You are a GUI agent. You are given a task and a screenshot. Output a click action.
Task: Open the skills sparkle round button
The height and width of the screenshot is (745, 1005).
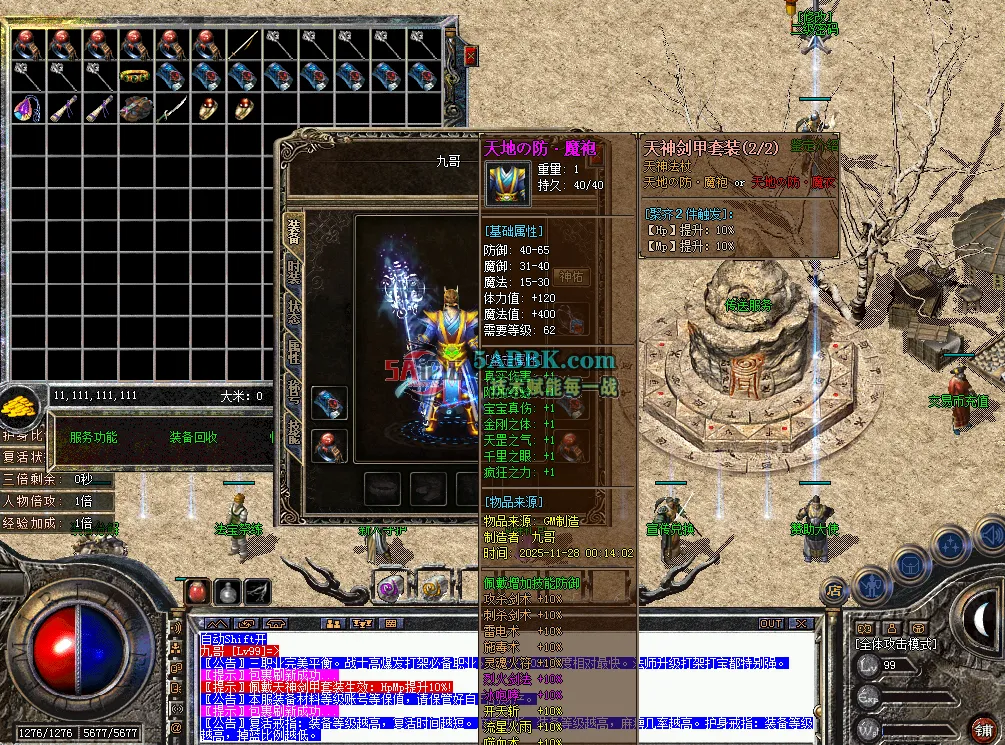coord(949,545)
